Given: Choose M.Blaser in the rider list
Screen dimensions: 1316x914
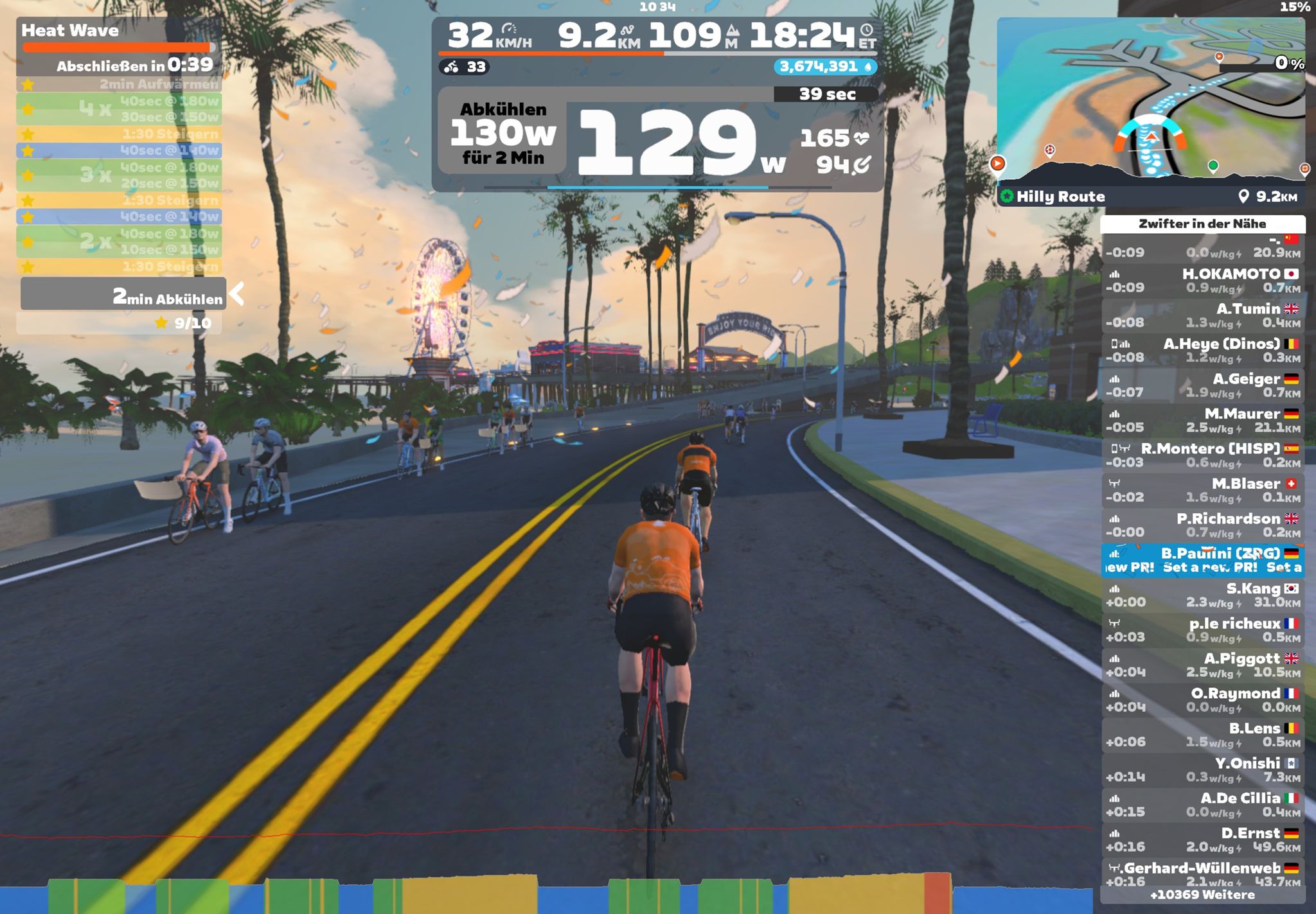Looking at the screenshot, I should [1203, 490].
